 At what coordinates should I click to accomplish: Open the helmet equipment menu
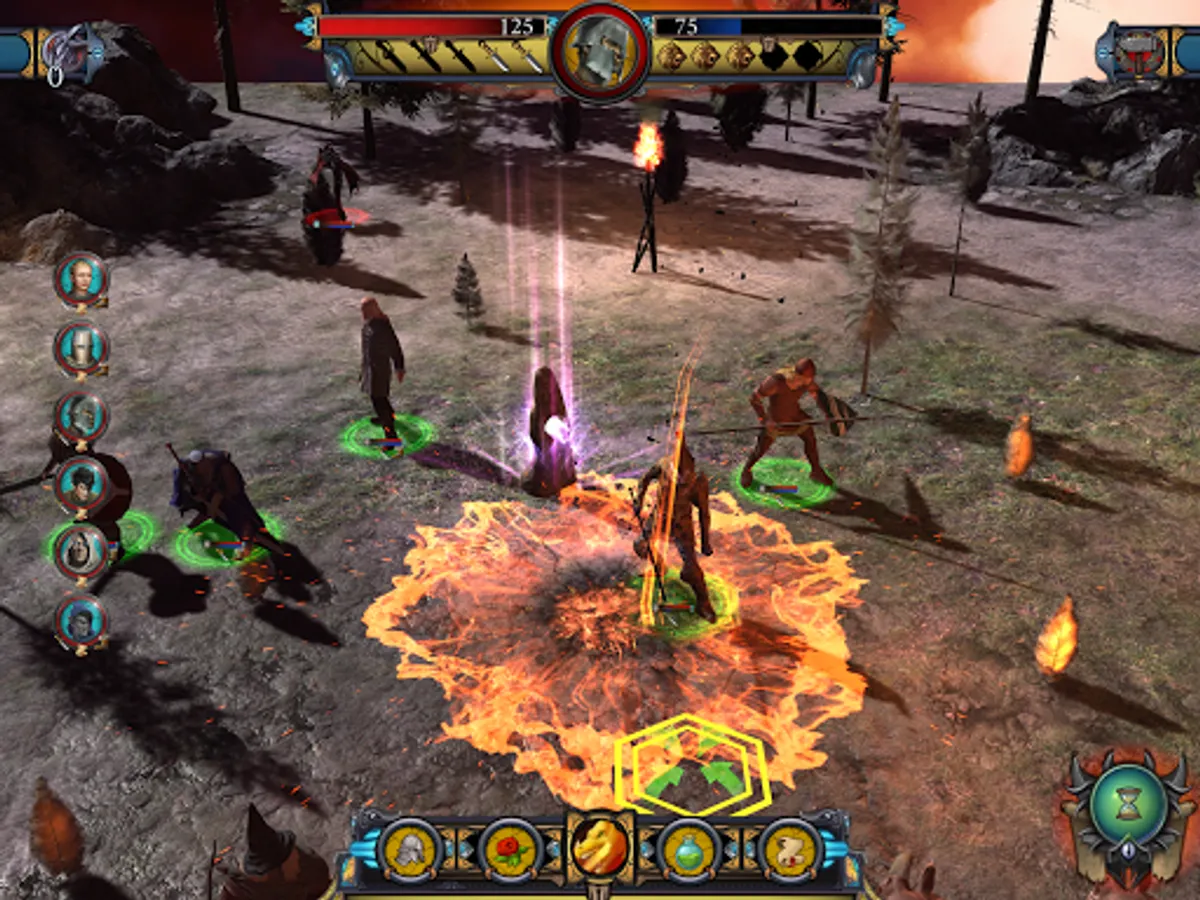tap(409, 849)
